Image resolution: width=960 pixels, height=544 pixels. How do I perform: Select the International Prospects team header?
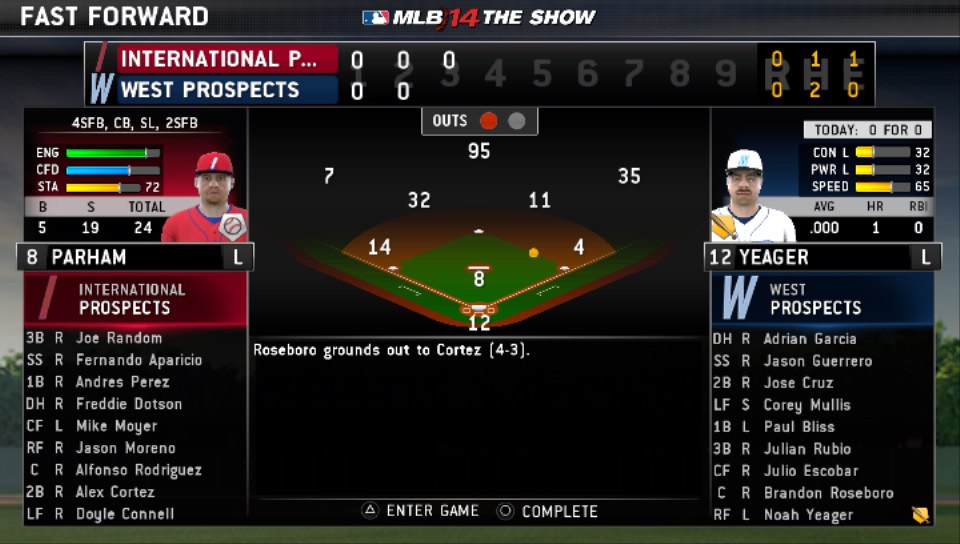click(135, 298)
